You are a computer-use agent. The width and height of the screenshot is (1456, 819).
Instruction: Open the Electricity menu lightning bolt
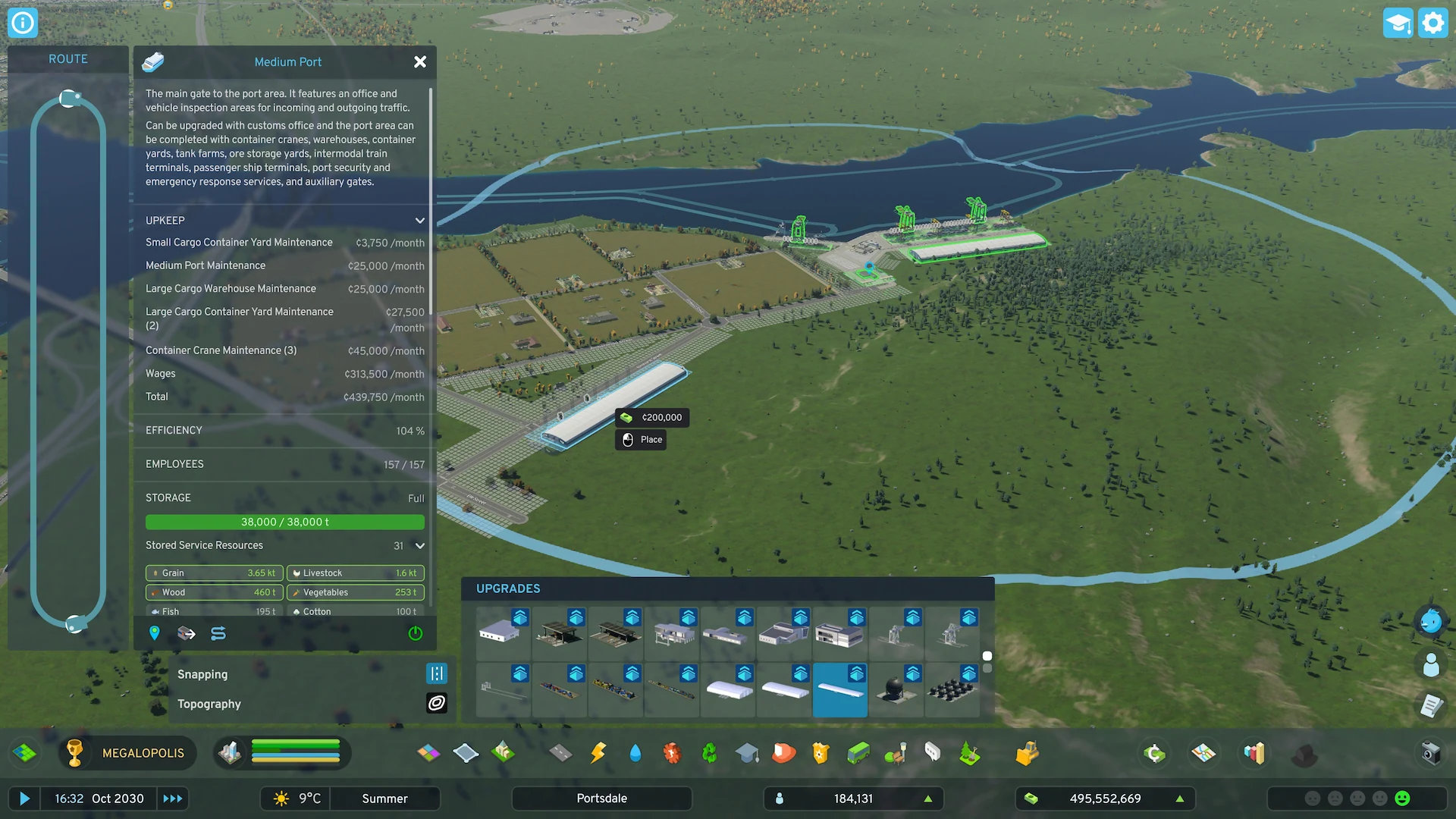click(598, 753)
